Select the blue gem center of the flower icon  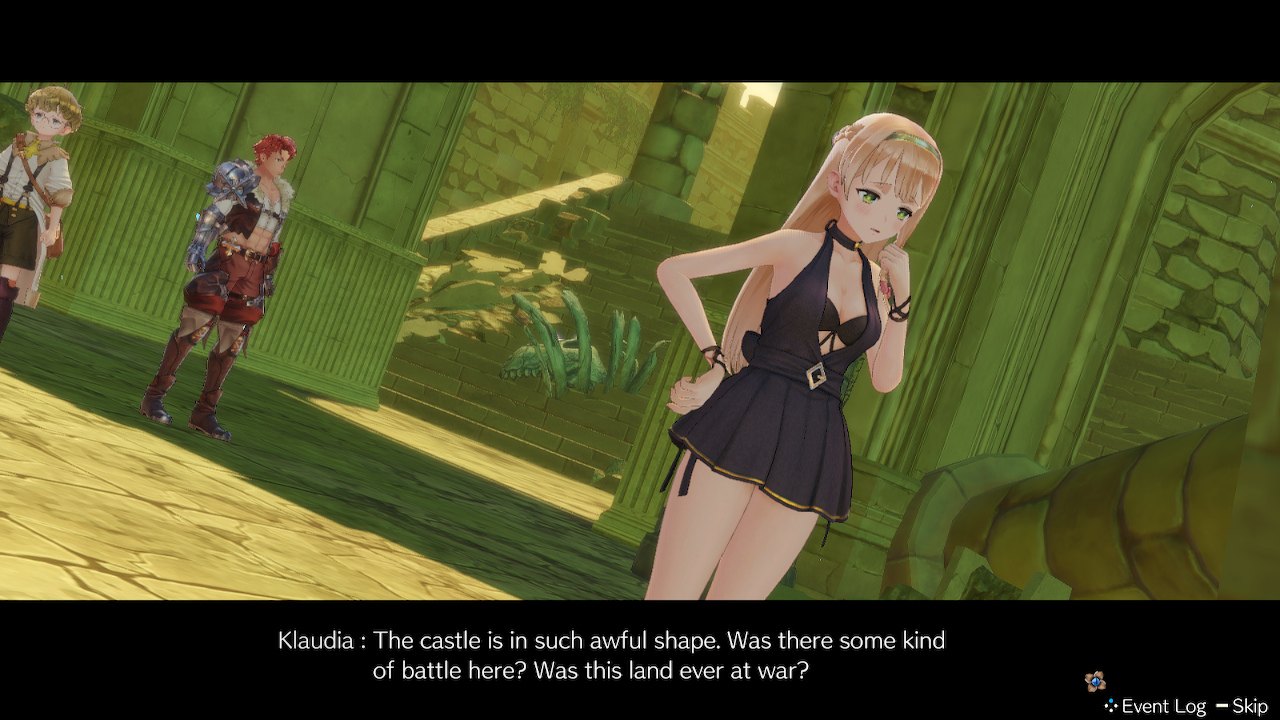(x=1095, y=681)
